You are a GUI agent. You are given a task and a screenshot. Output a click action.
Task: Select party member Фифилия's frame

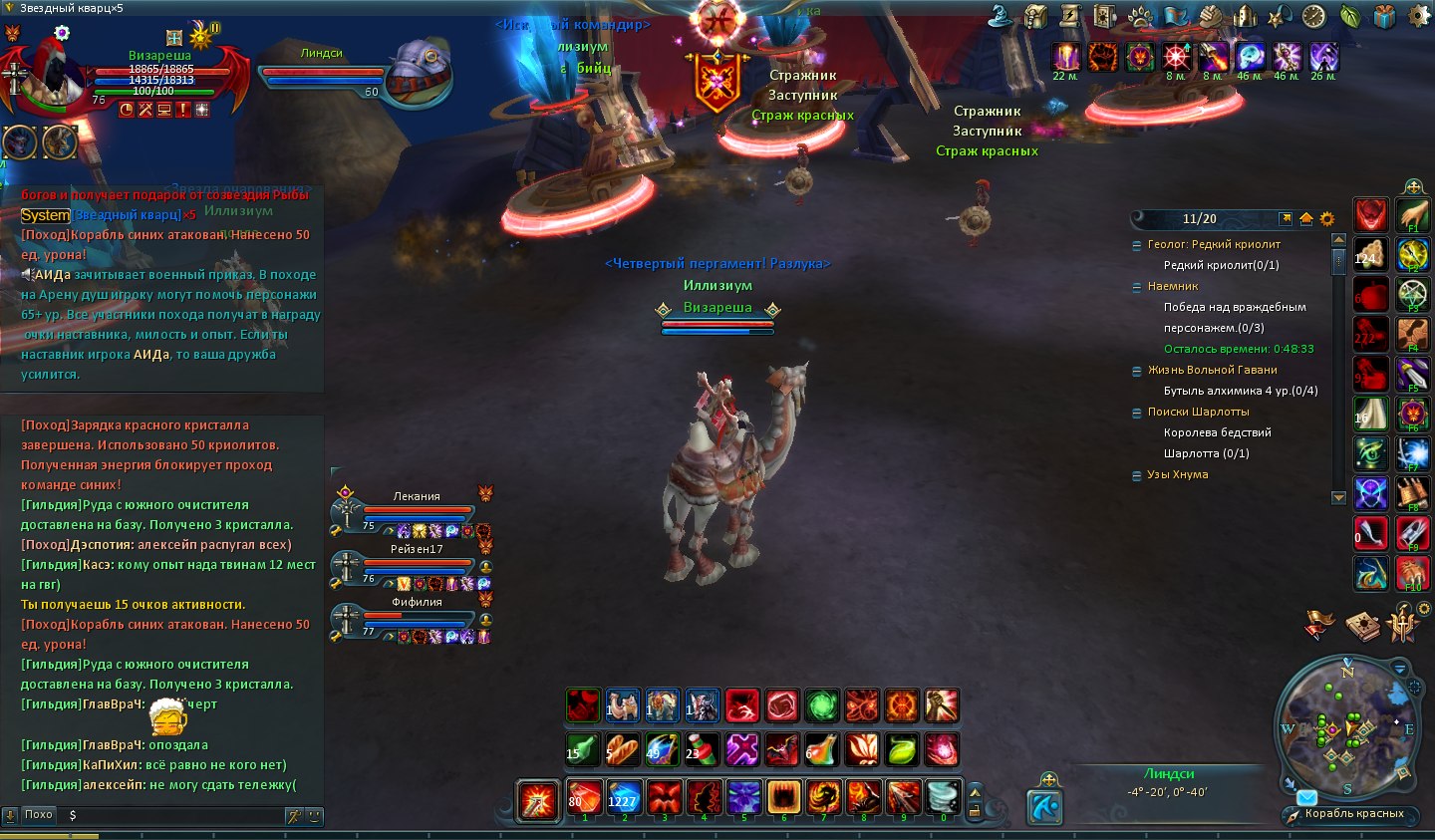click(416, 617)
